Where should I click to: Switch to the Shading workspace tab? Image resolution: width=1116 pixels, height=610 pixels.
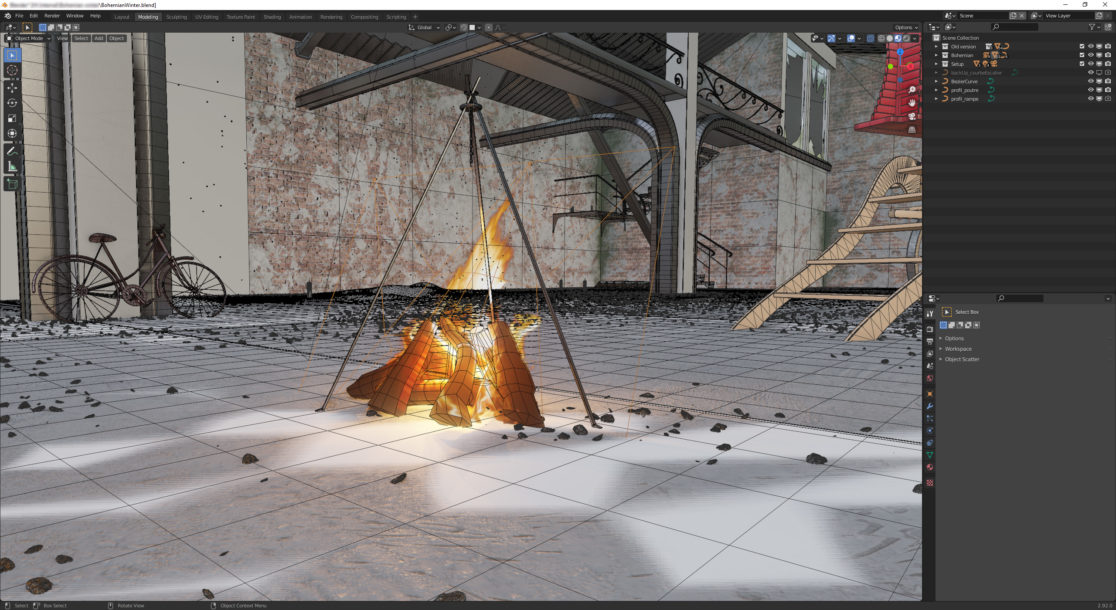(x=272, y=17)
